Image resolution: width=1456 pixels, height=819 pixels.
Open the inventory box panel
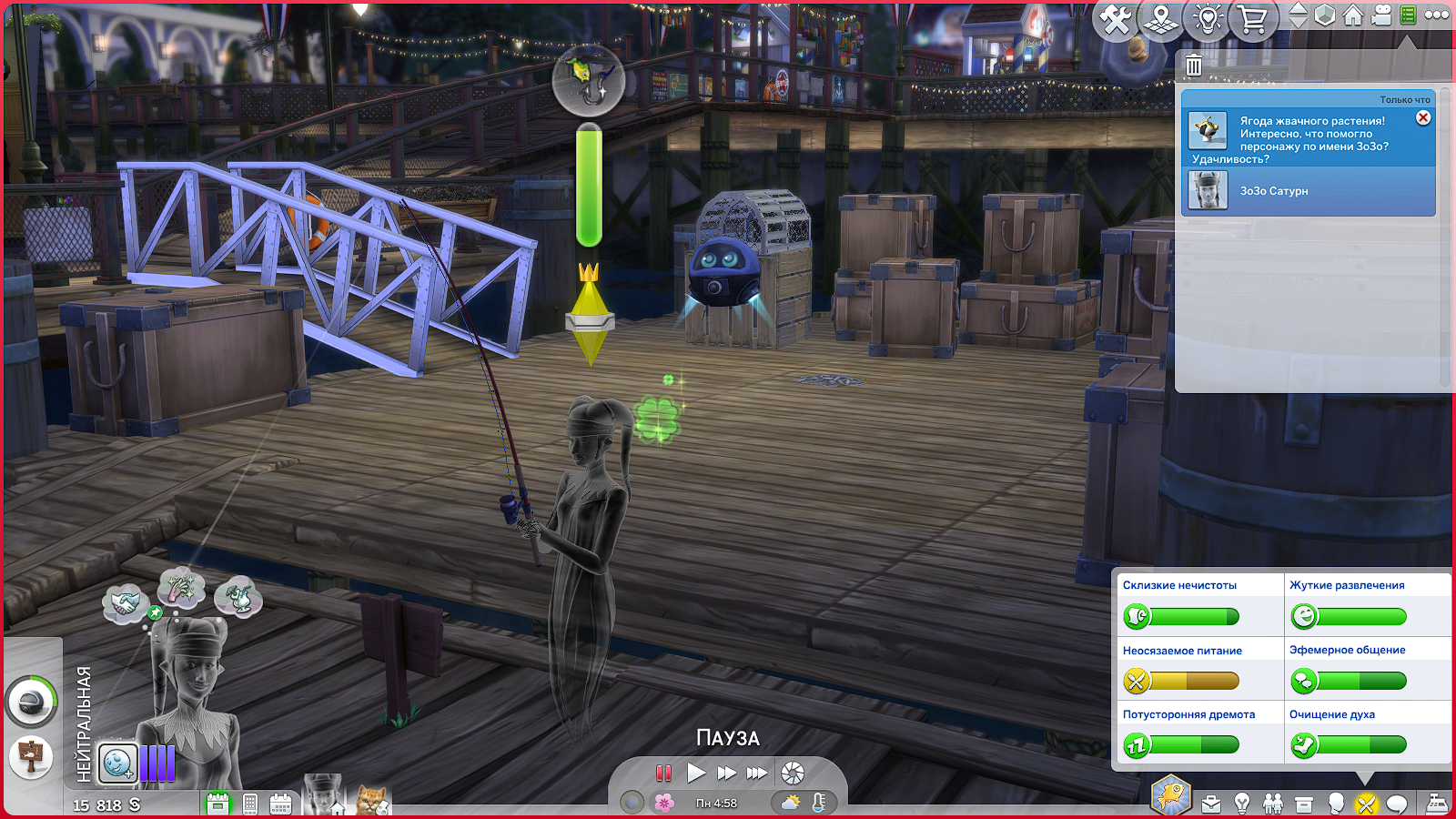[x=1304, y=804]
